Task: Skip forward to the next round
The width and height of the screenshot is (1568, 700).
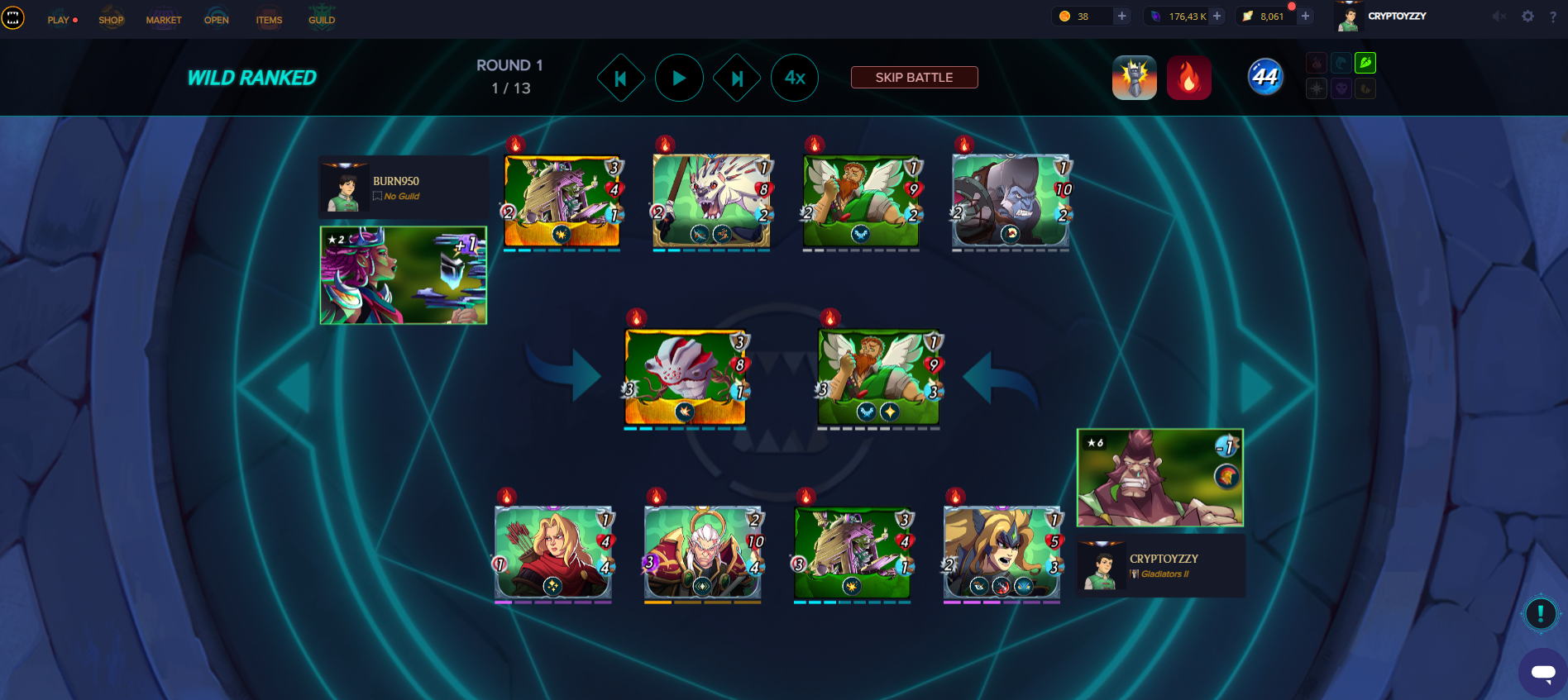Action: point(737,78)
